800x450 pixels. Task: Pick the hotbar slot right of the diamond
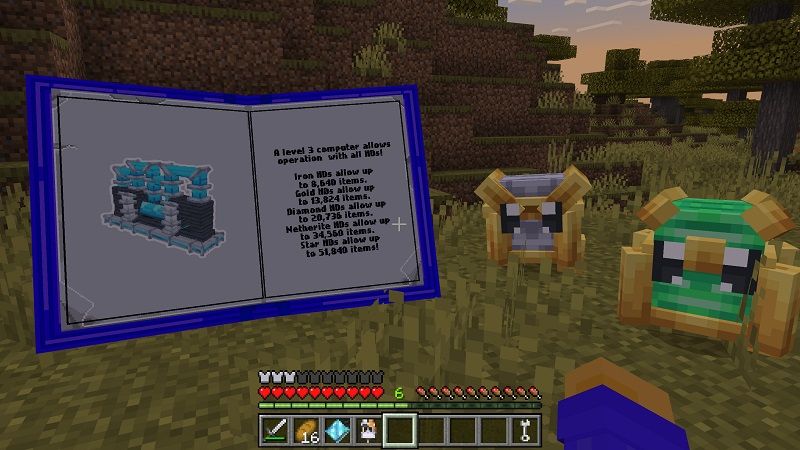pyautogui.click(x=369, y=431)
